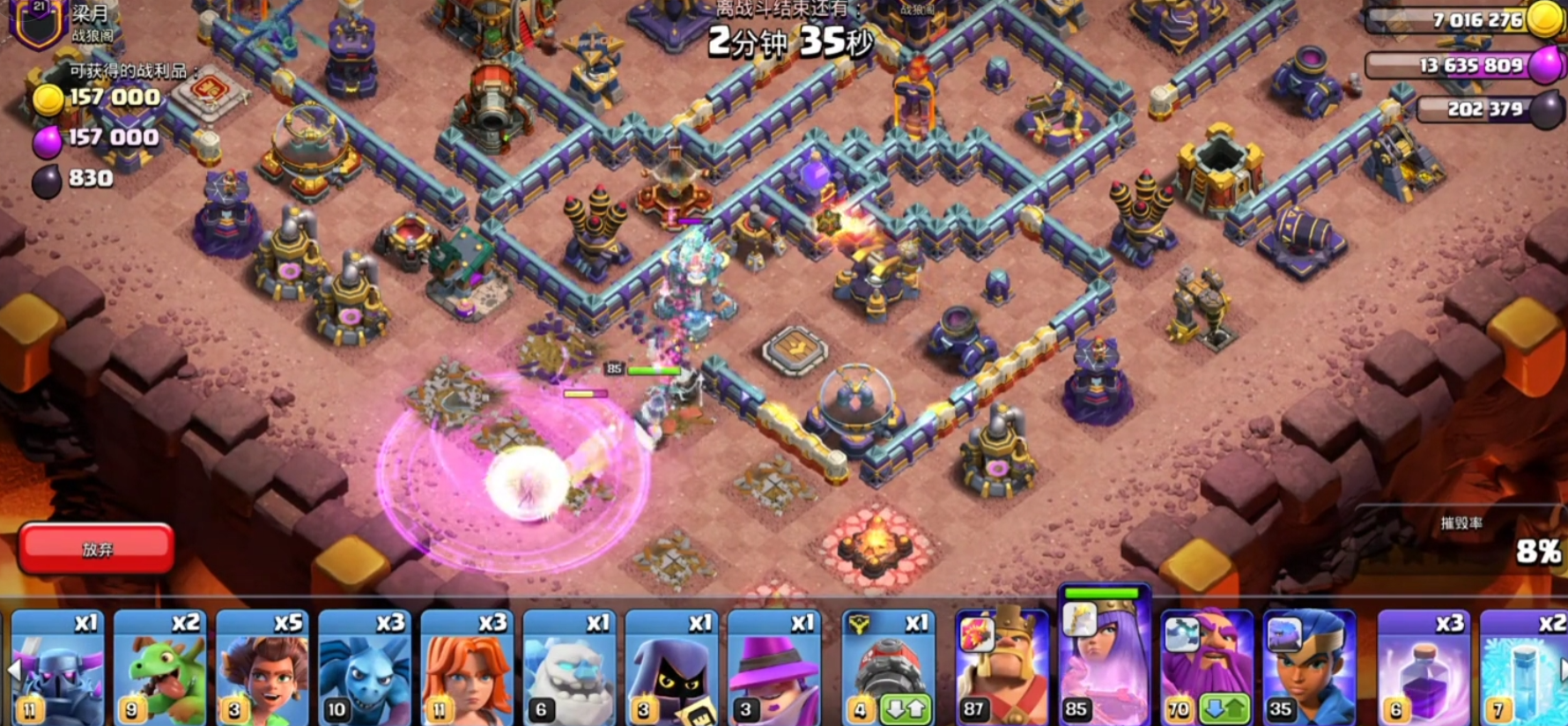Choose the Ice Golem troop card
1568x726 pixels.
(x=570, y=668)
